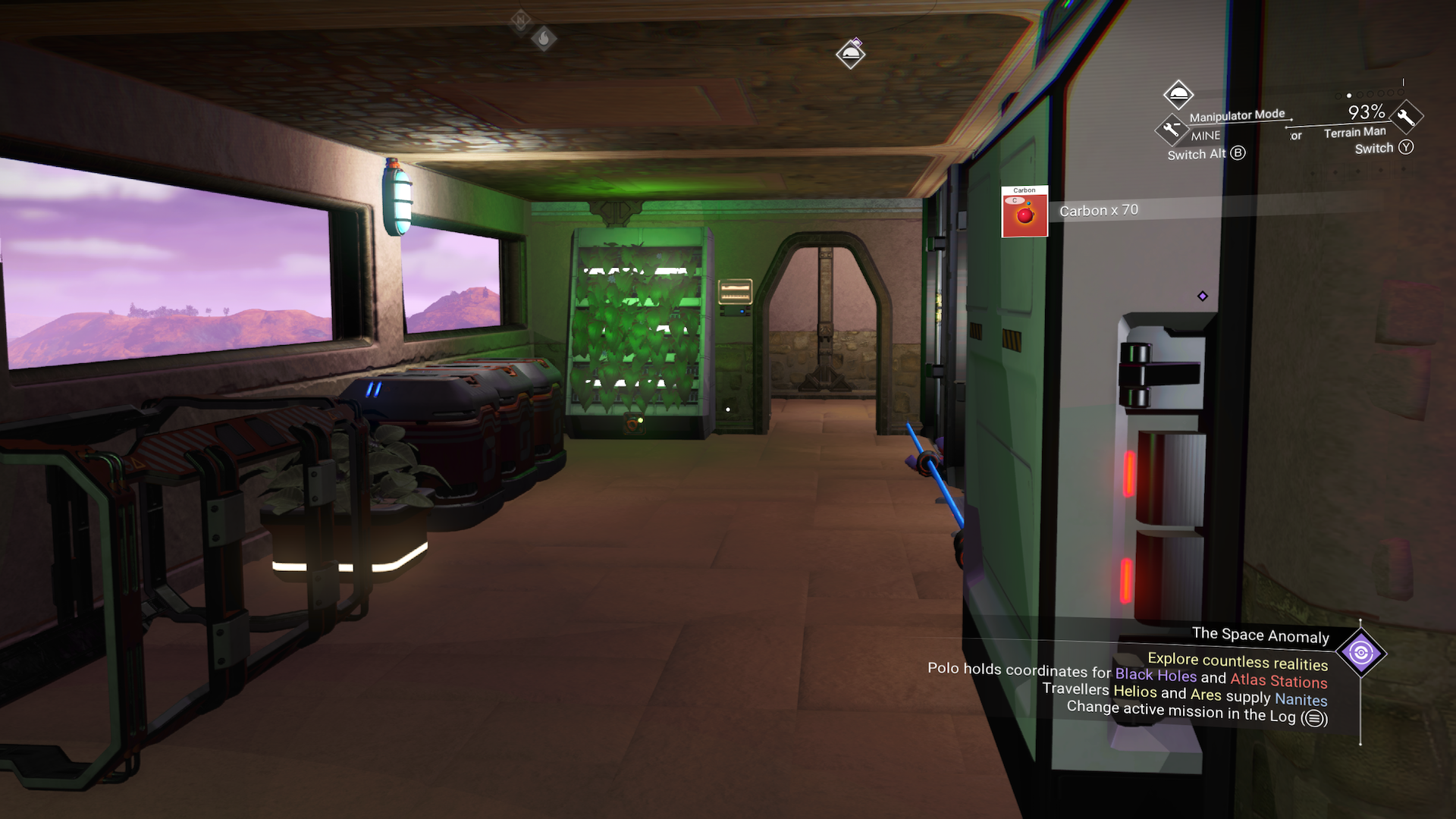Click the Carbon item pickup icon
The height and width of the screenshot is (819, 1456).
tap(1024, 212)
